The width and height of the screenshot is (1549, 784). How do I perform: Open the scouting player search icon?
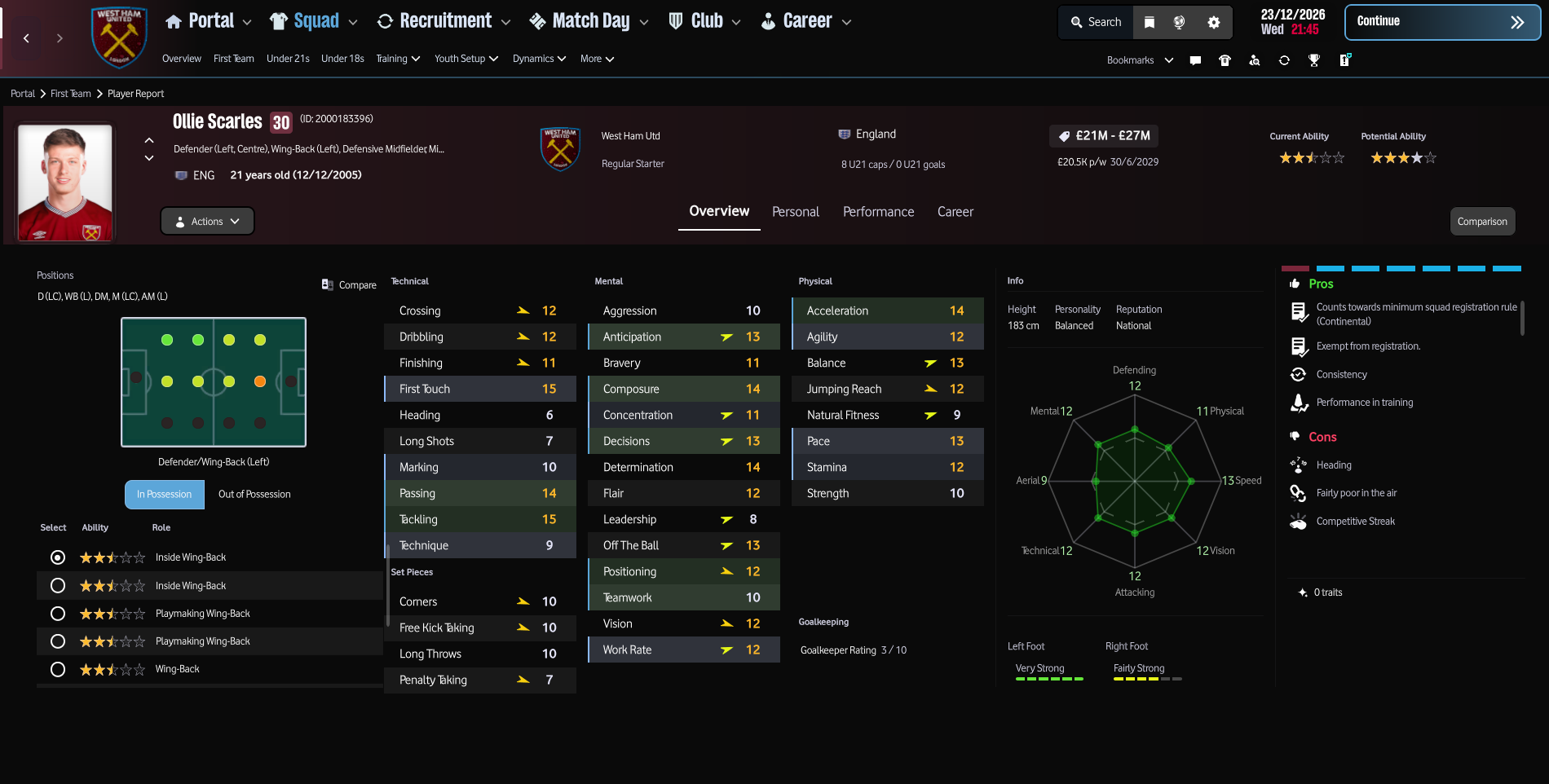tap(1254, 59)
